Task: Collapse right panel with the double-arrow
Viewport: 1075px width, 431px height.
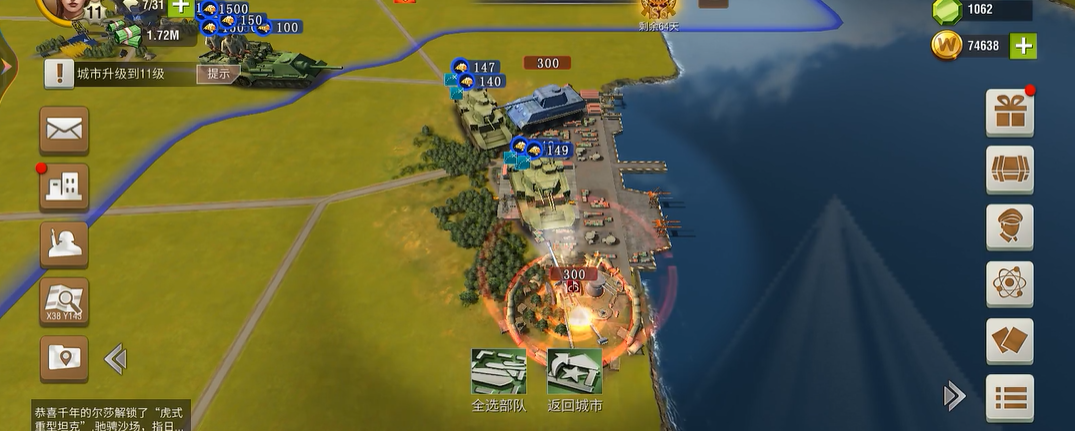Action: click(954, 397)
